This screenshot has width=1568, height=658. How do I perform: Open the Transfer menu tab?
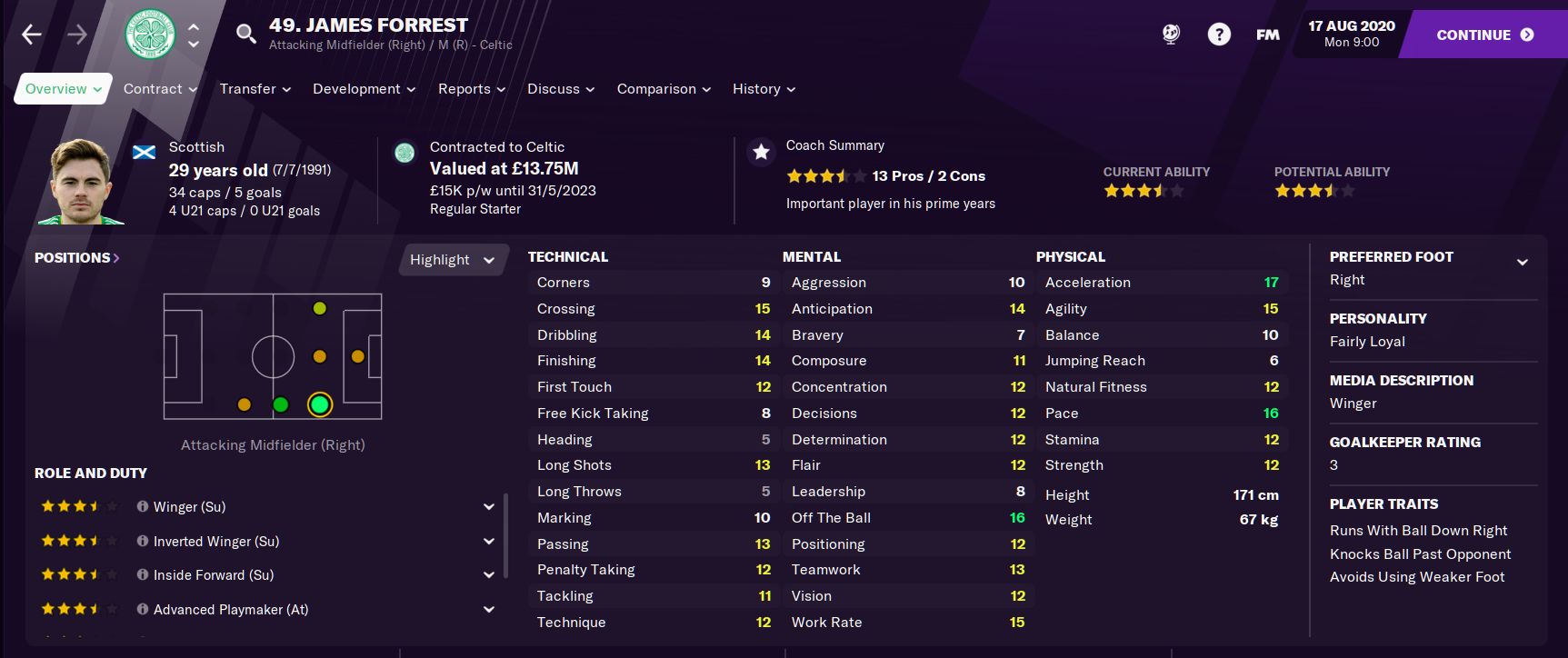coord(255,89)
